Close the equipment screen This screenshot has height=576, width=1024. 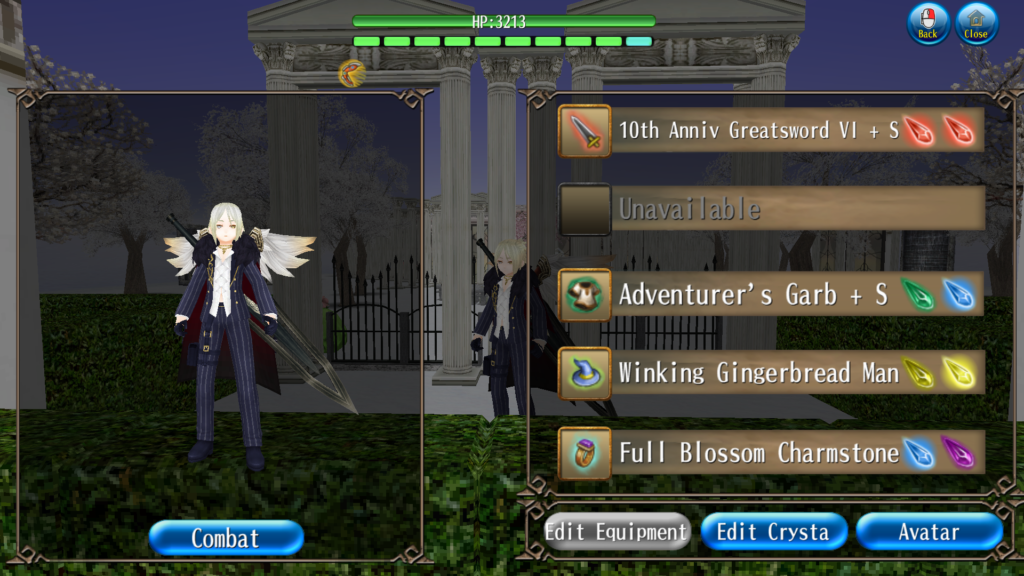pyautogui.click(x=976, y=24)
